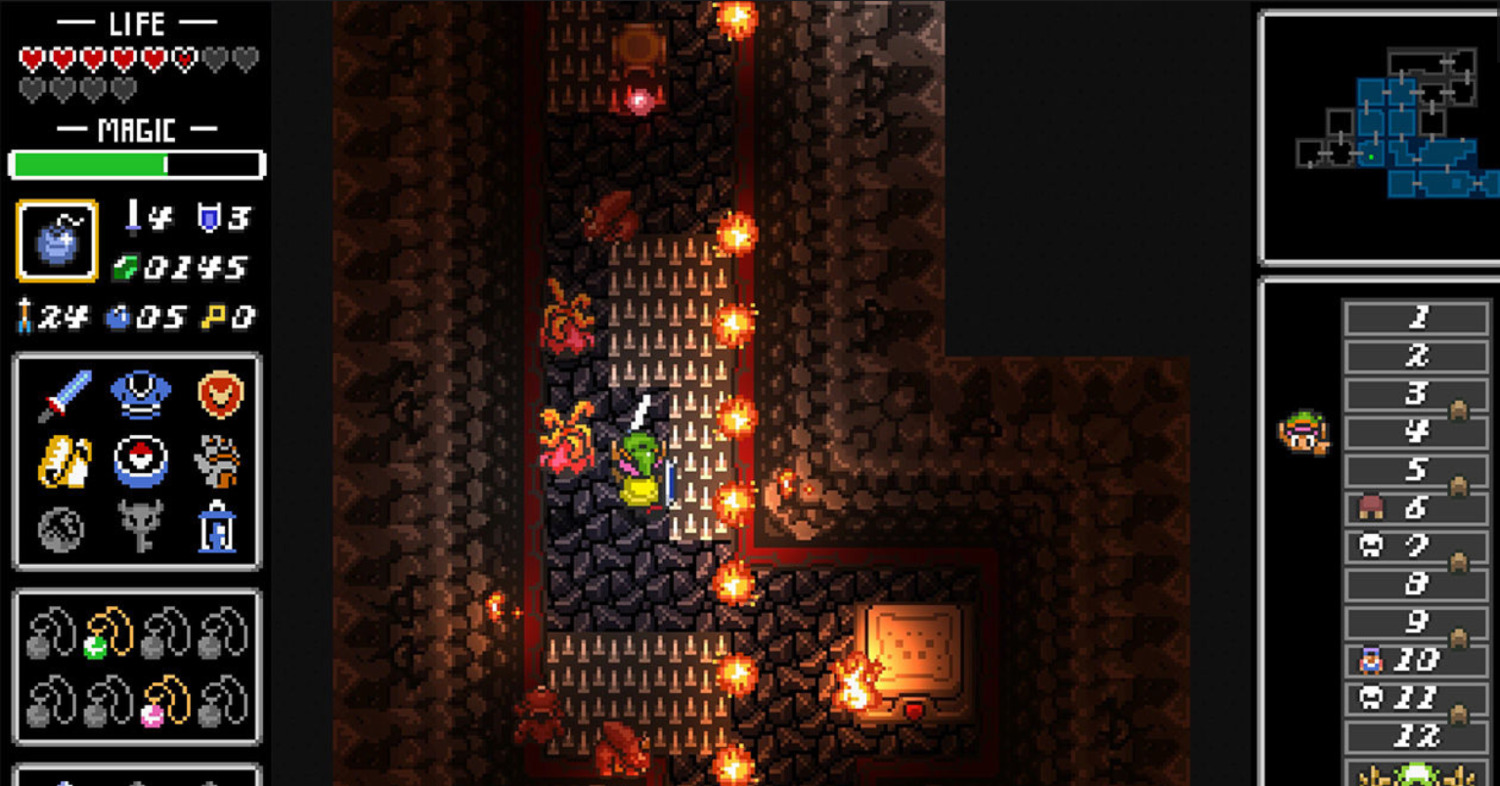Click the hero head floor marker
The width and height of the screenshot is (1500, 786).
pos(1301,433)
